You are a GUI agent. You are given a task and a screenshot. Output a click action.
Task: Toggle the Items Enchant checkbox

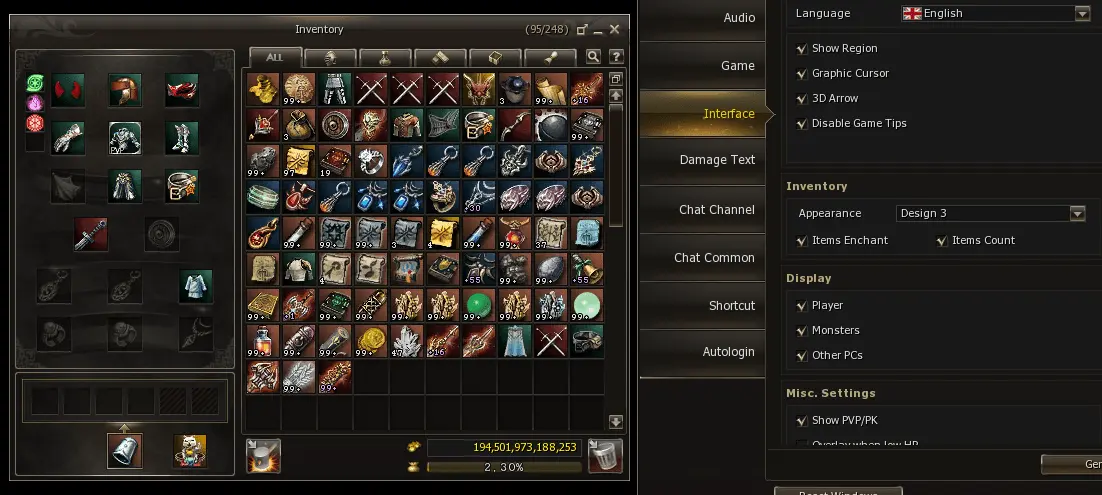coord(802,240)
